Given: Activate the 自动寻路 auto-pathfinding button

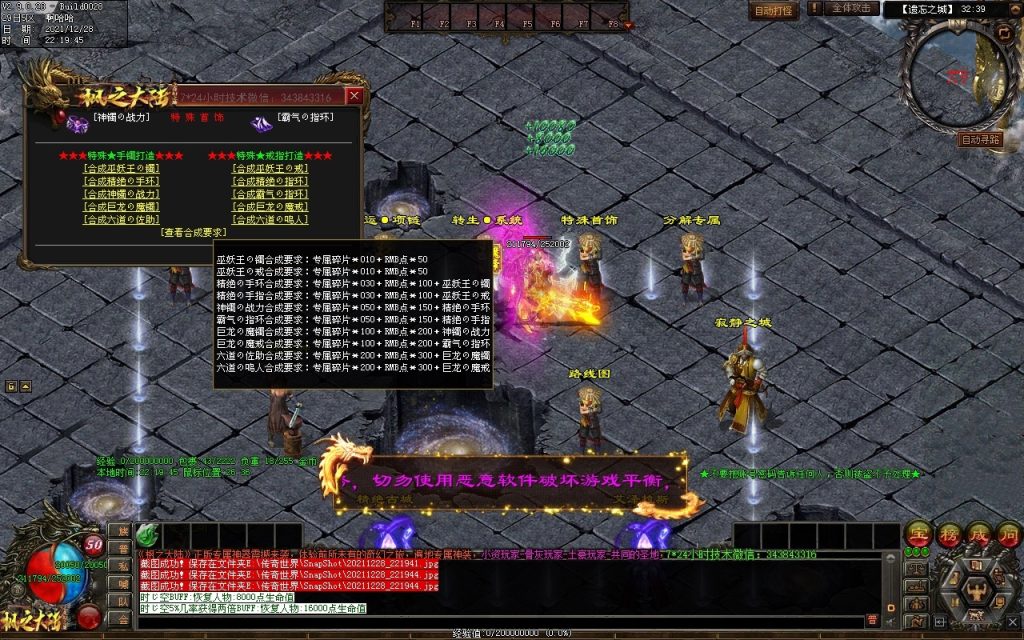Looking at the screenshot, I should [x=979, y=140].
